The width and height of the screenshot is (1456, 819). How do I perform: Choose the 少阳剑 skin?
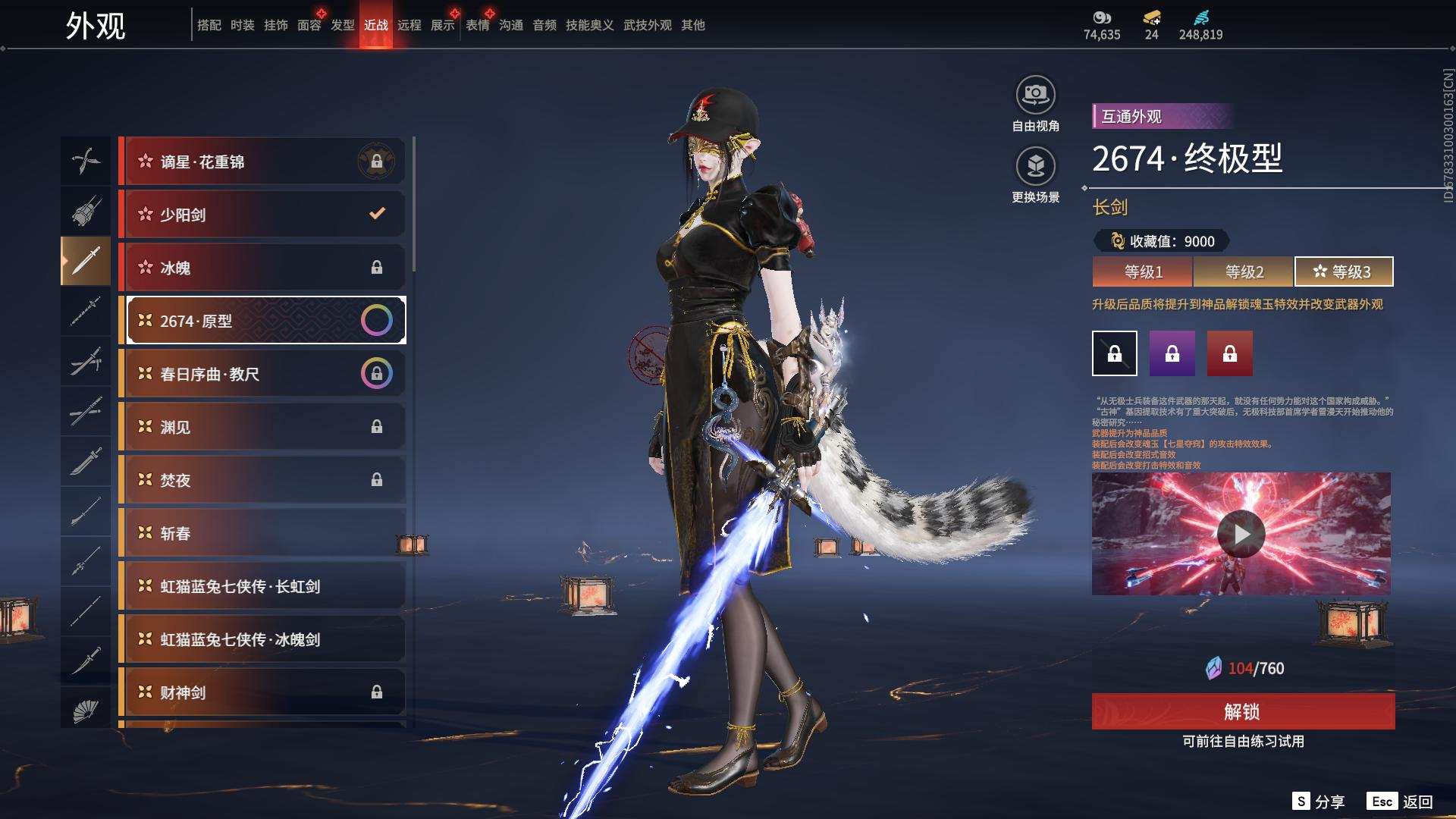(x=262, y=215)
